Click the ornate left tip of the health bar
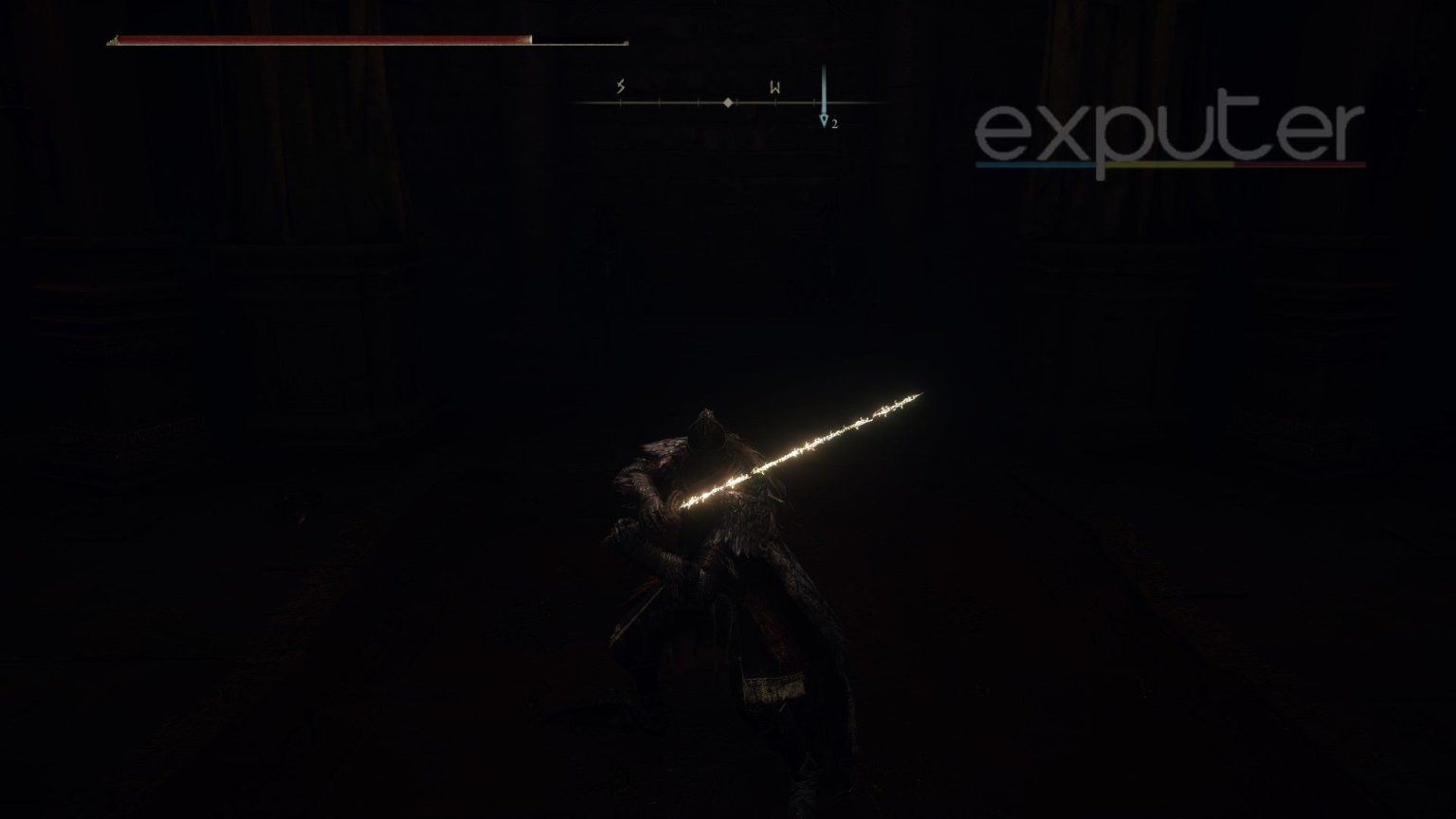This screenshot has width=1456, height=819. [114, 42]
